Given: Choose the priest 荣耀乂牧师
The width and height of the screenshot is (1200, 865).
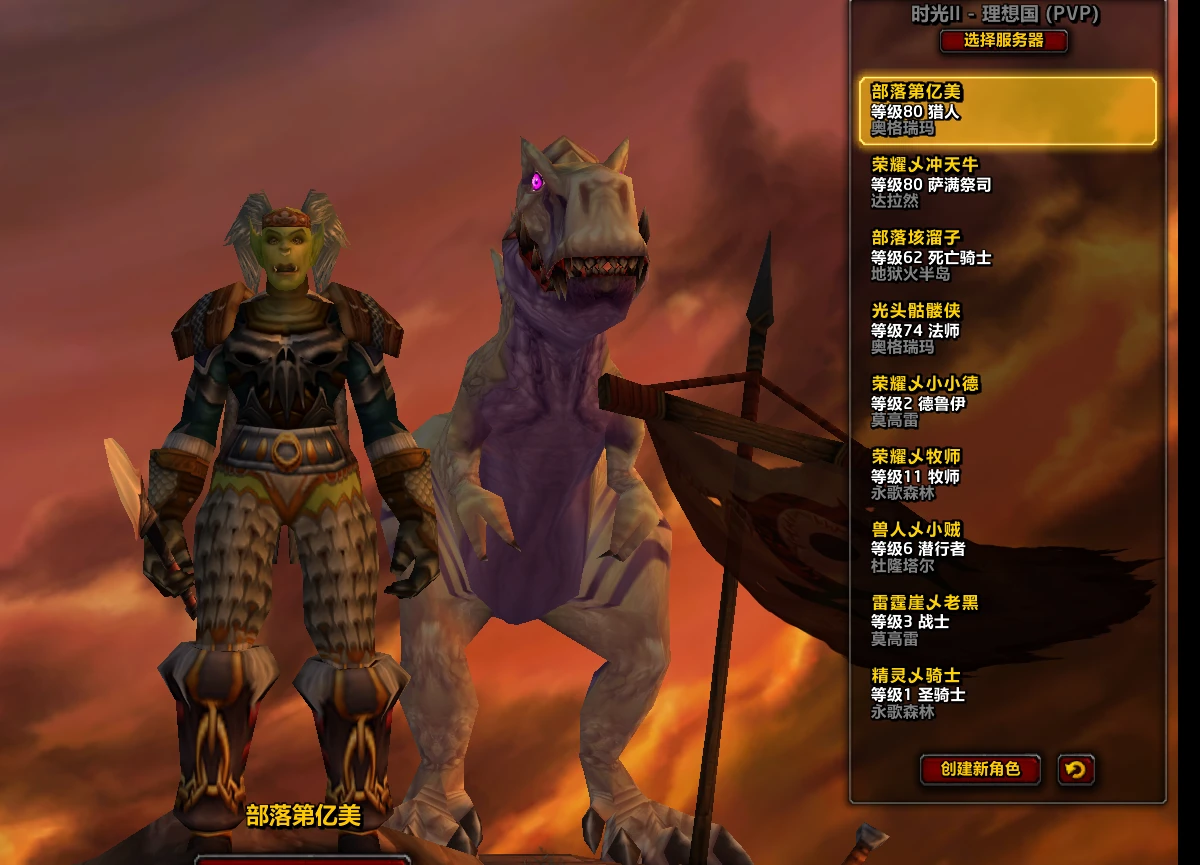Looking at the screenshot, I should [1007, 475].
